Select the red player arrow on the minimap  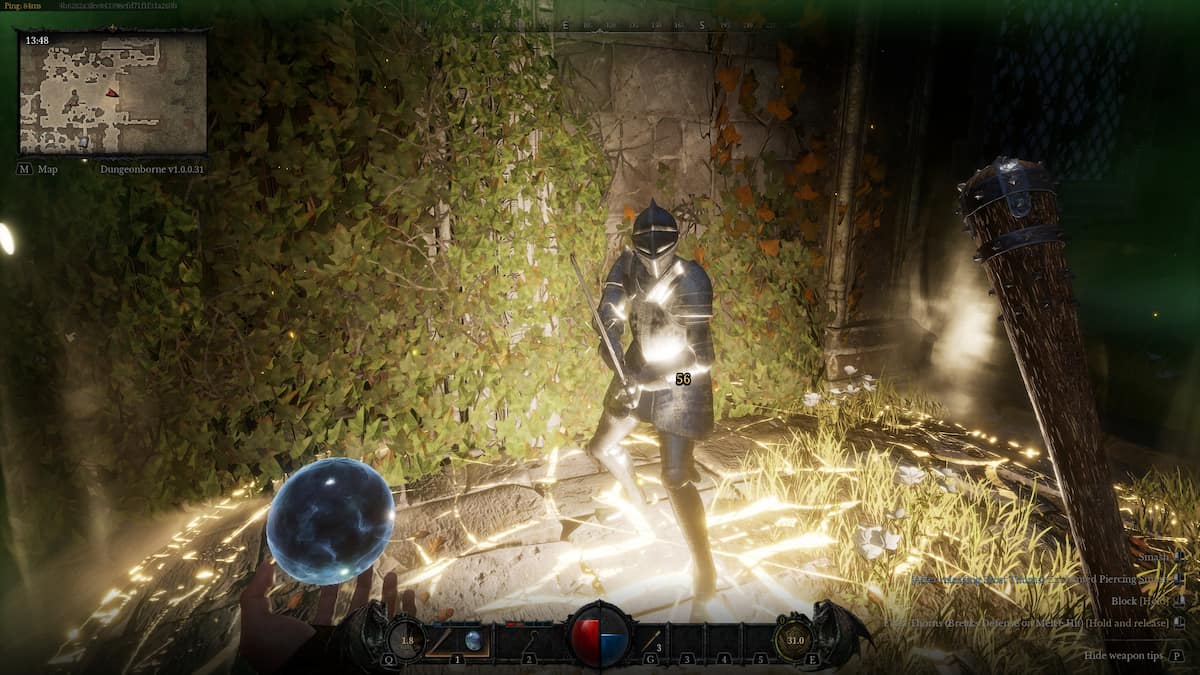pos(112,92)
